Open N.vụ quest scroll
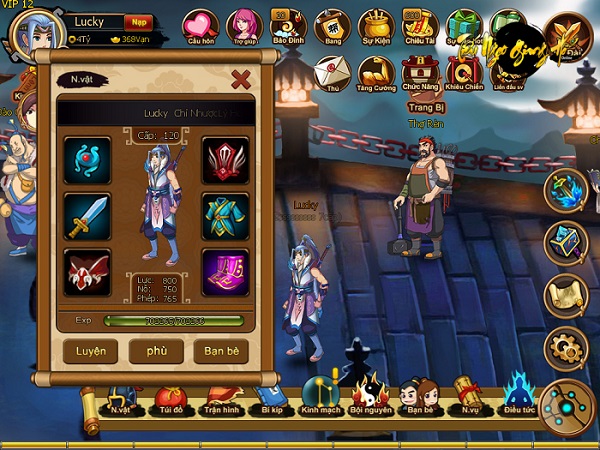The height and width of the screenshot is (450, 600). [469, 398]
